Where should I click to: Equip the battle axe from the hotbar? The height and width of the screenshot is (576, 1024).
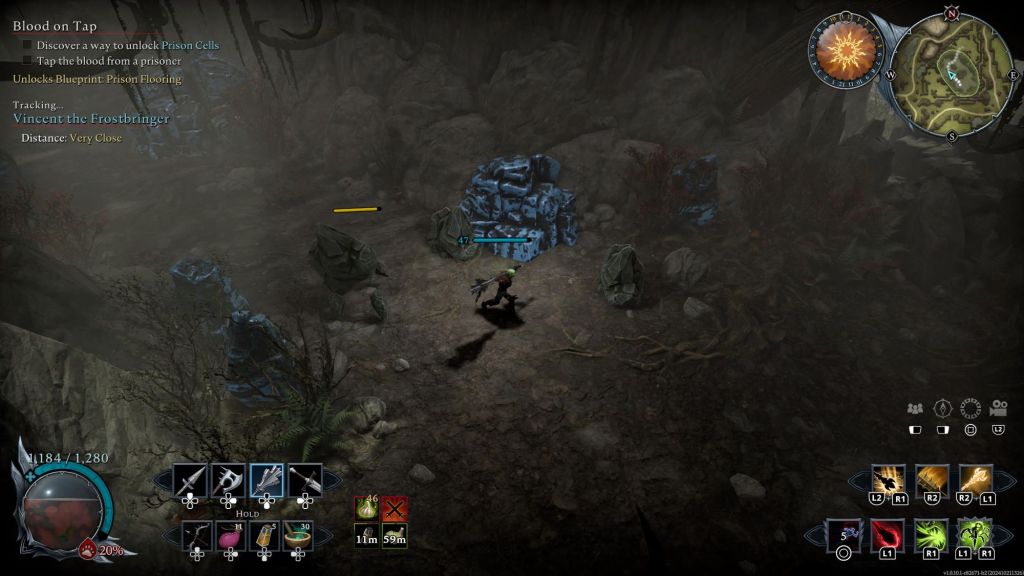pos(229,481)
